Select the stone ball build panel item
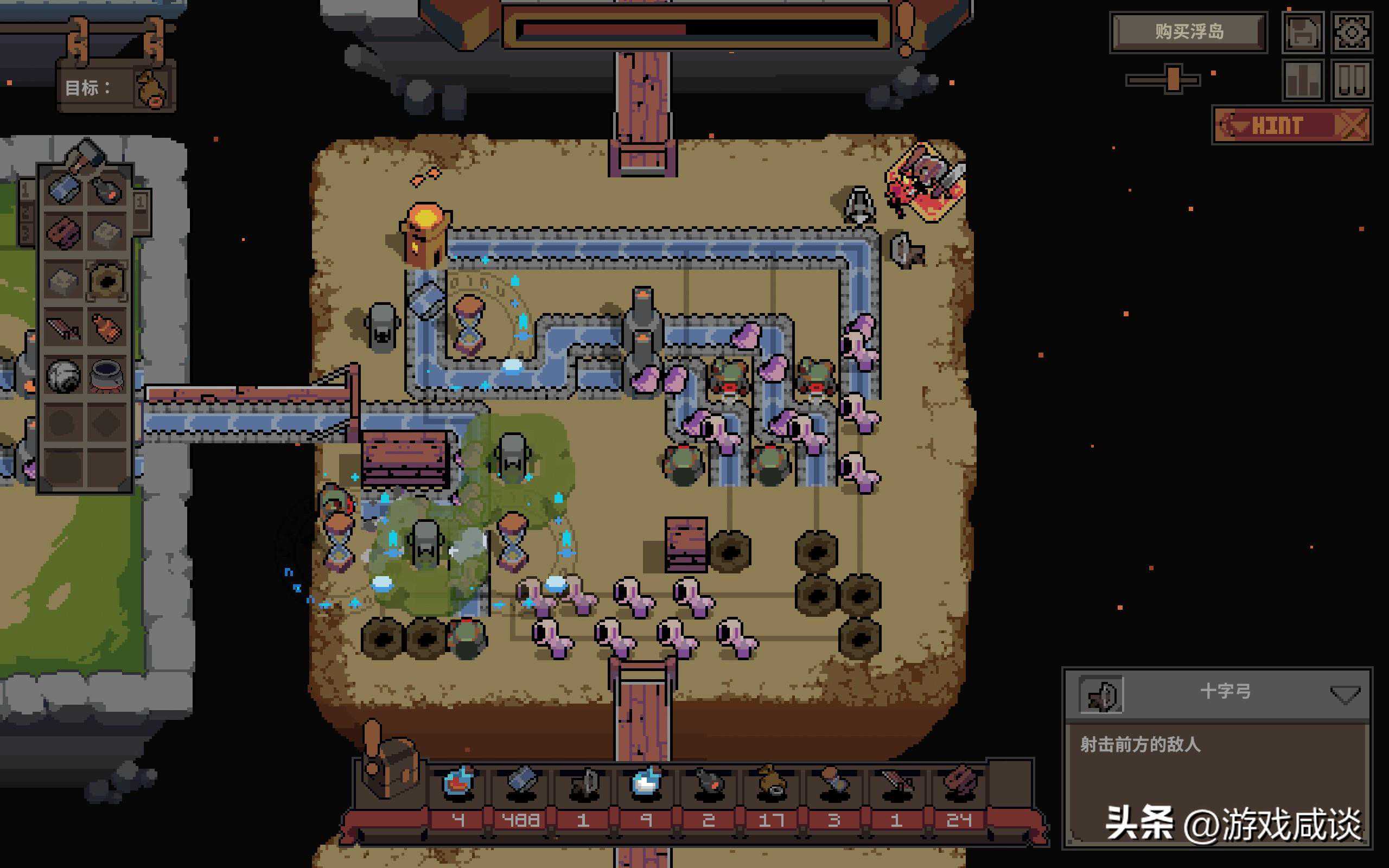The width and height of the screenshot is (1389, 868). point(63,376)
